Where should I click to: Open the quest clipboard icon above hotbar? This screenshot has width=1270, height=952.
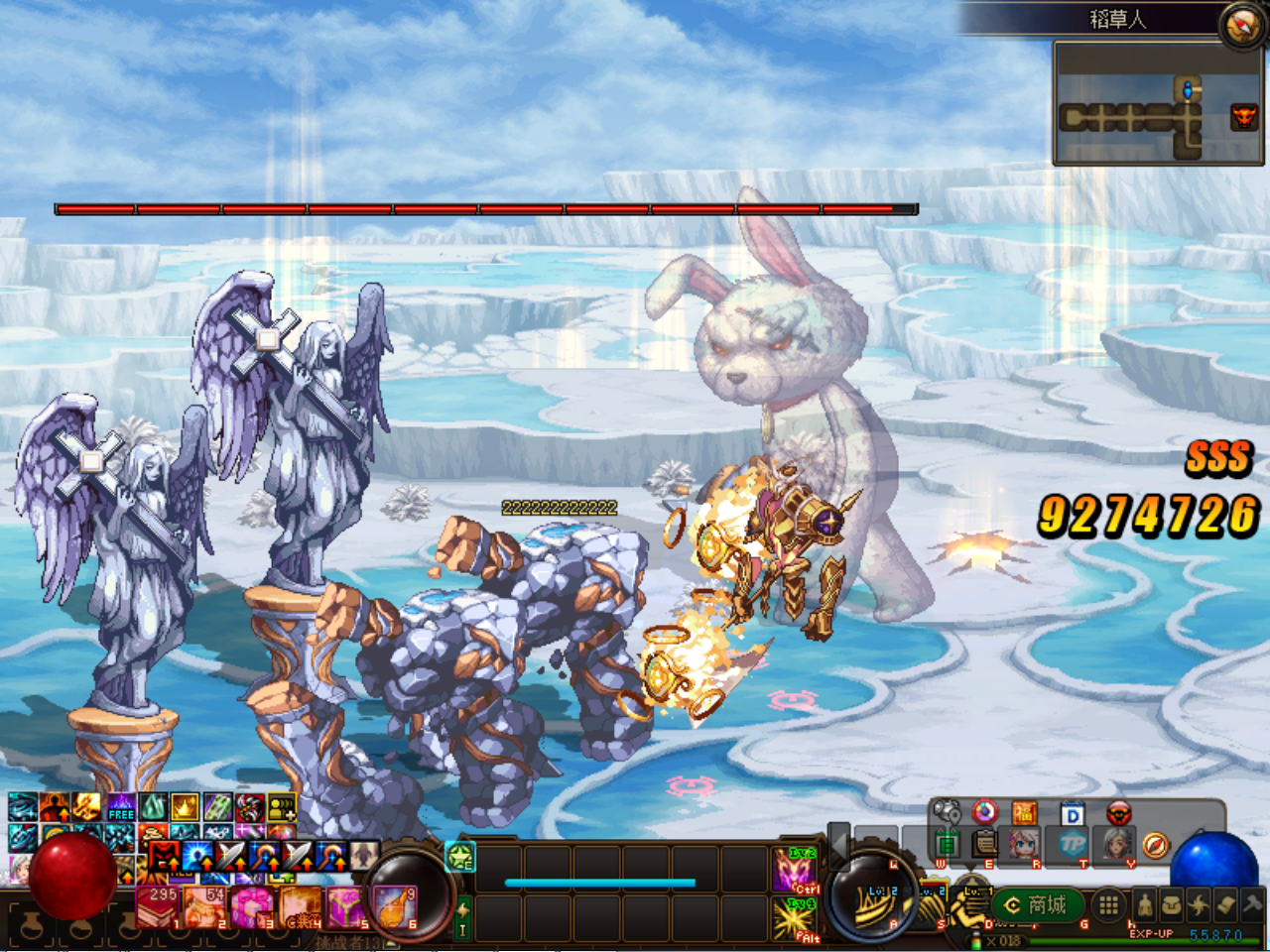[x=984, y=844]
